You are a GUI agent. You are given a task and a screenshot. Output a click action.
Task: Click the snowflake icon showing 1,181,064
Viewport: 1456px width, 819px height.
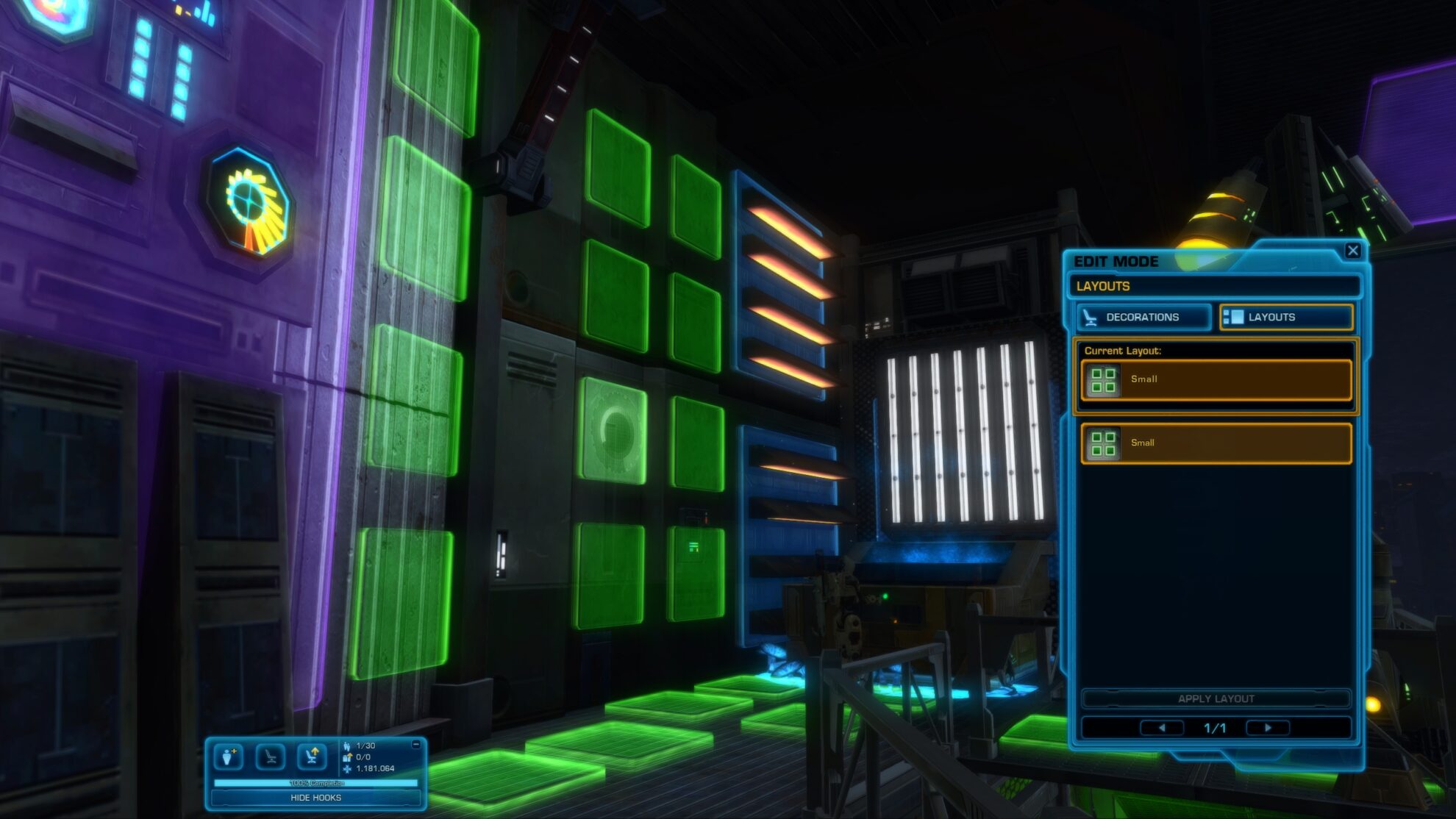[x=347, y=769]
